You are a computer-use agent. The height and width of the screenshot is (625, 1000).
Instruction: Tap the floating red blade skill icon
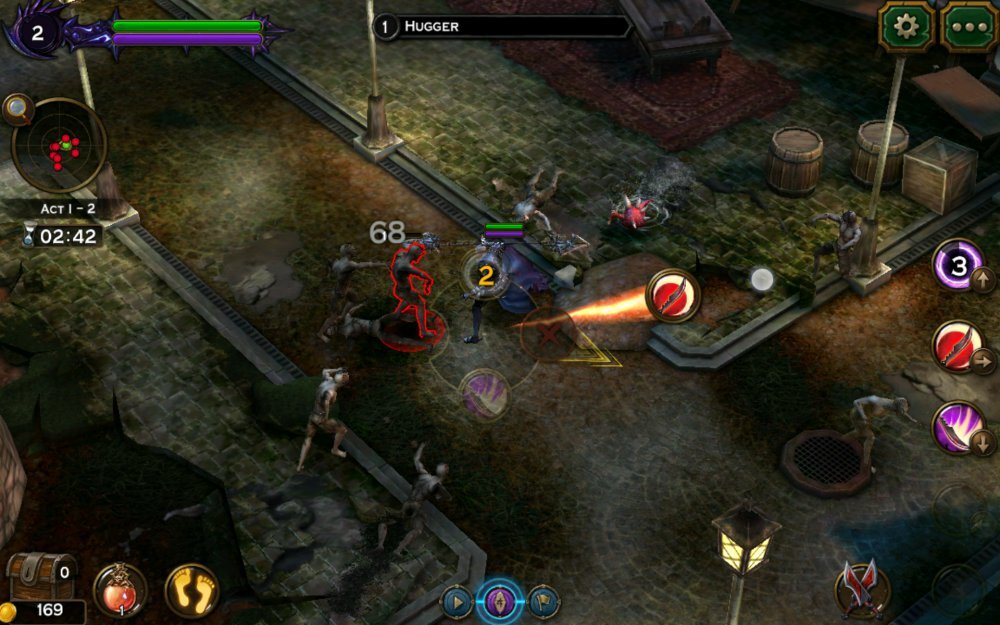(672, 295)
